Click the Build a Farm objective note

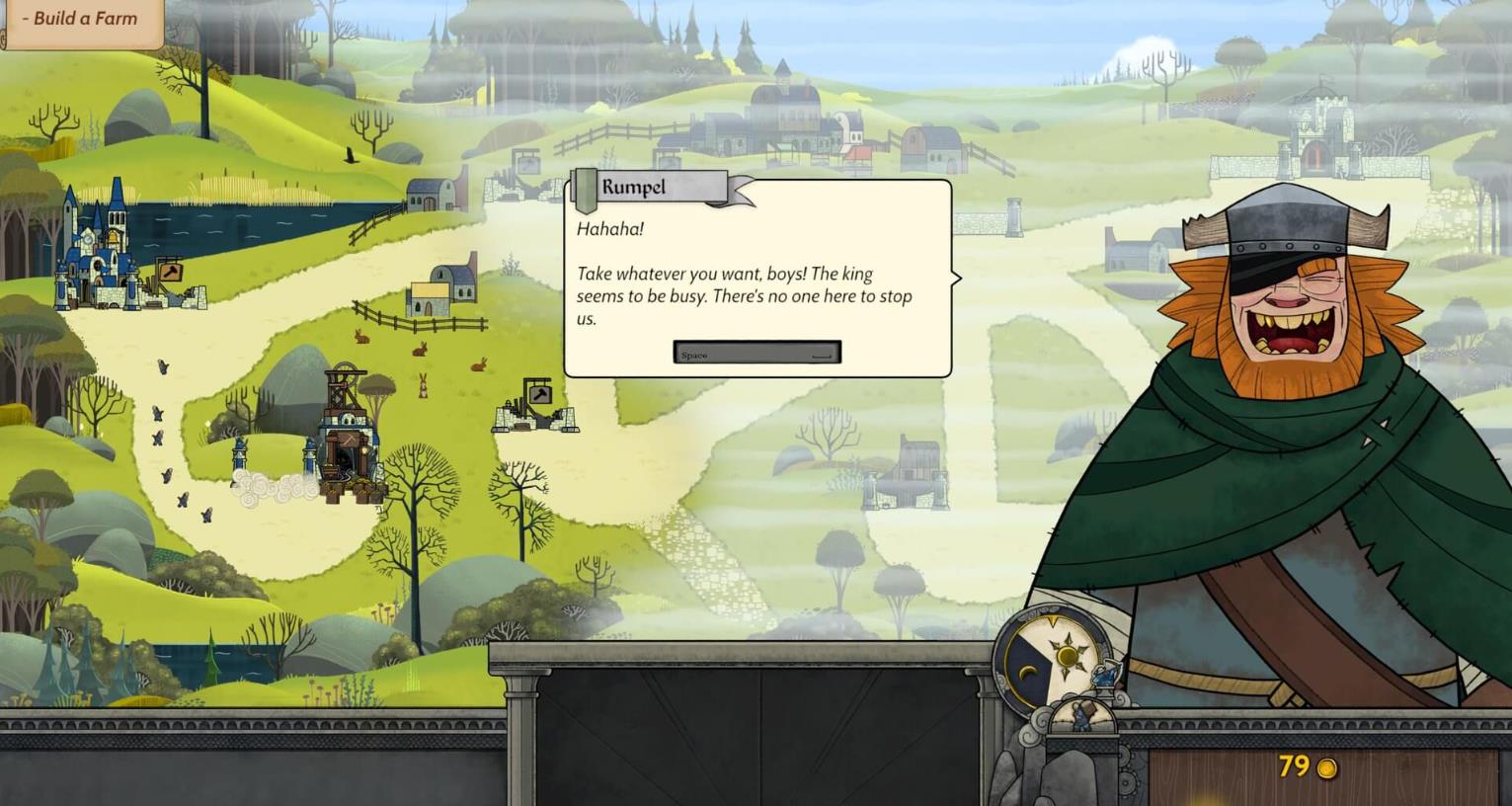tap(81, 20)
